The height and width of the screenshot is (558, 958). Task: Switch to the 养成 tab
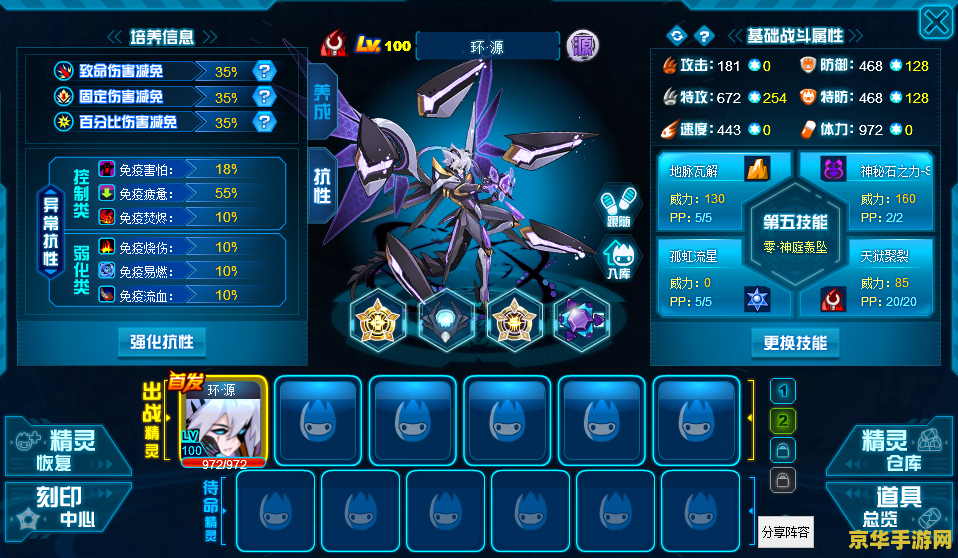[322, 100]
